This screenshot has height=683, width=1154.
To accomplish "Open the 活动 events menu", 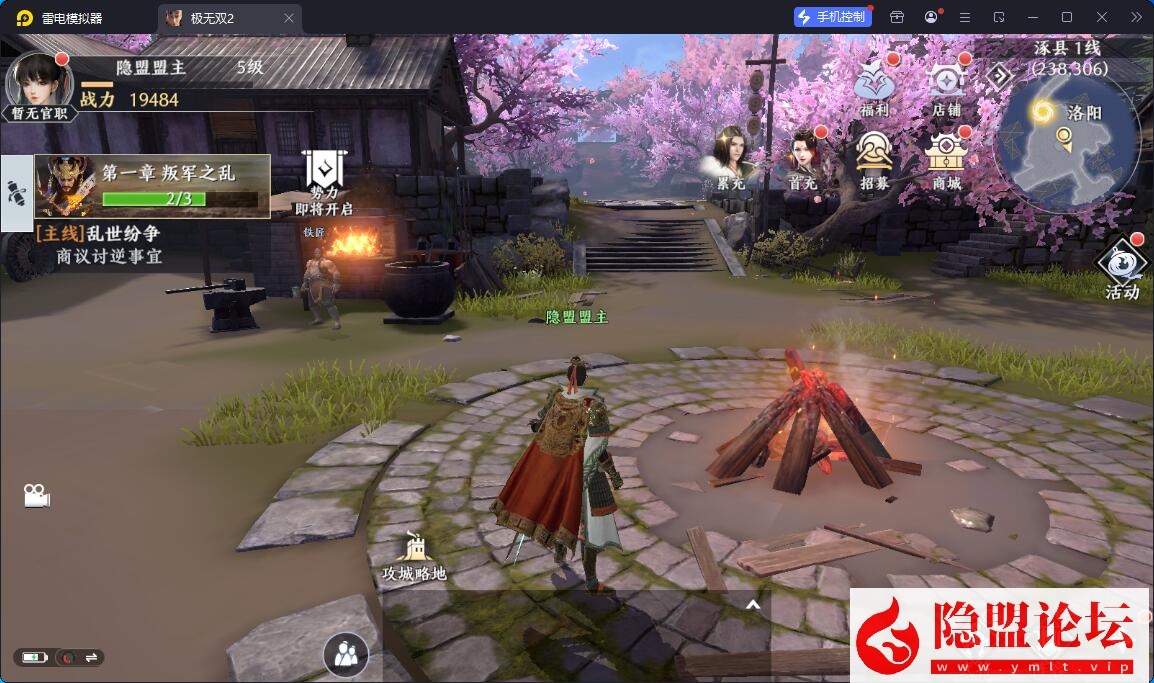I will pyautogui.click(x=1121, y=268).
